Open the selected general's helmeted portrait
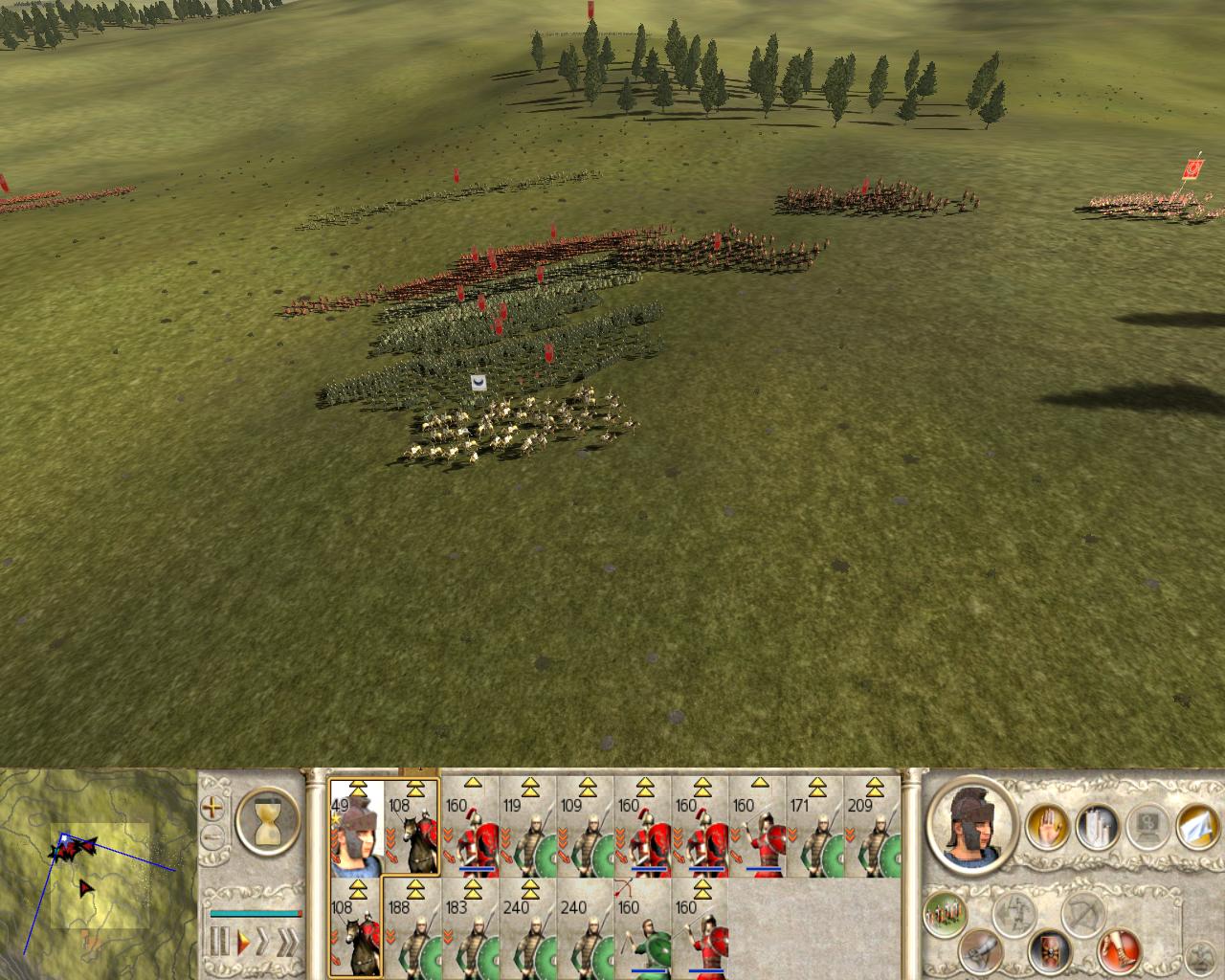Screen dimensions: 1225x980 (970, 825)
